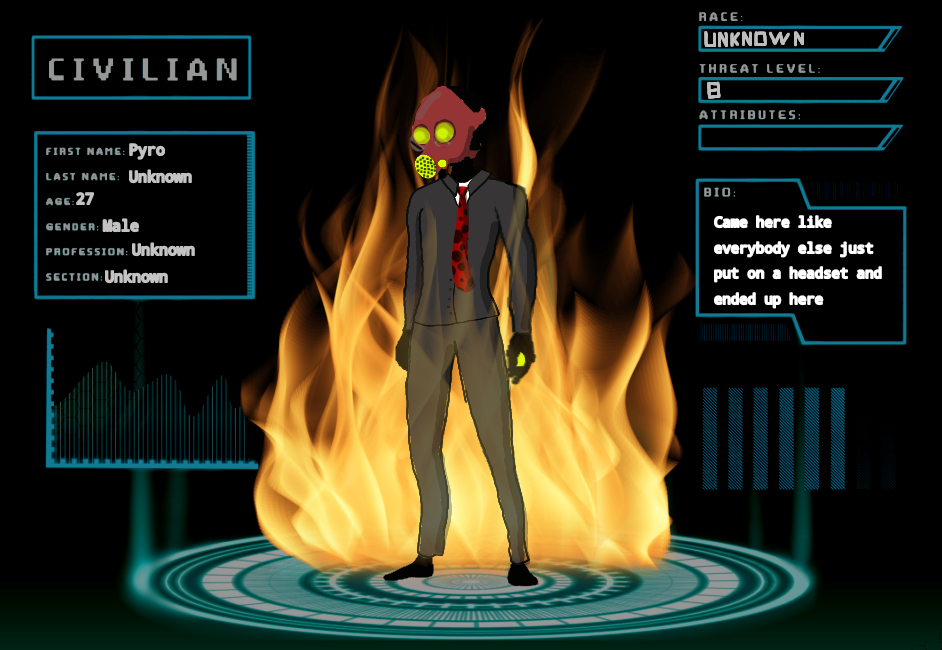Click the section Unknown field
Image resolution: width=942 pixels, height=650 pixels.
(x=136, y=277)
